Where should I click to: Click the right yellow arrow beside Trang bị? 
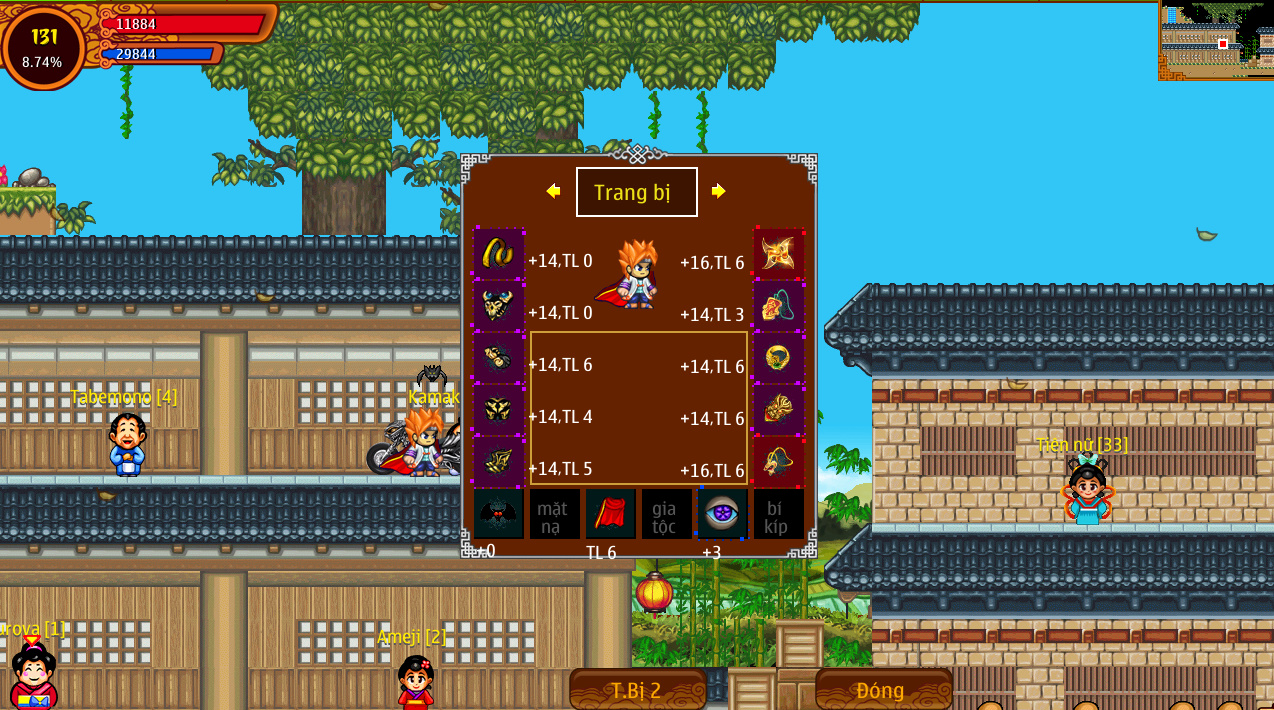click(718, 191)
